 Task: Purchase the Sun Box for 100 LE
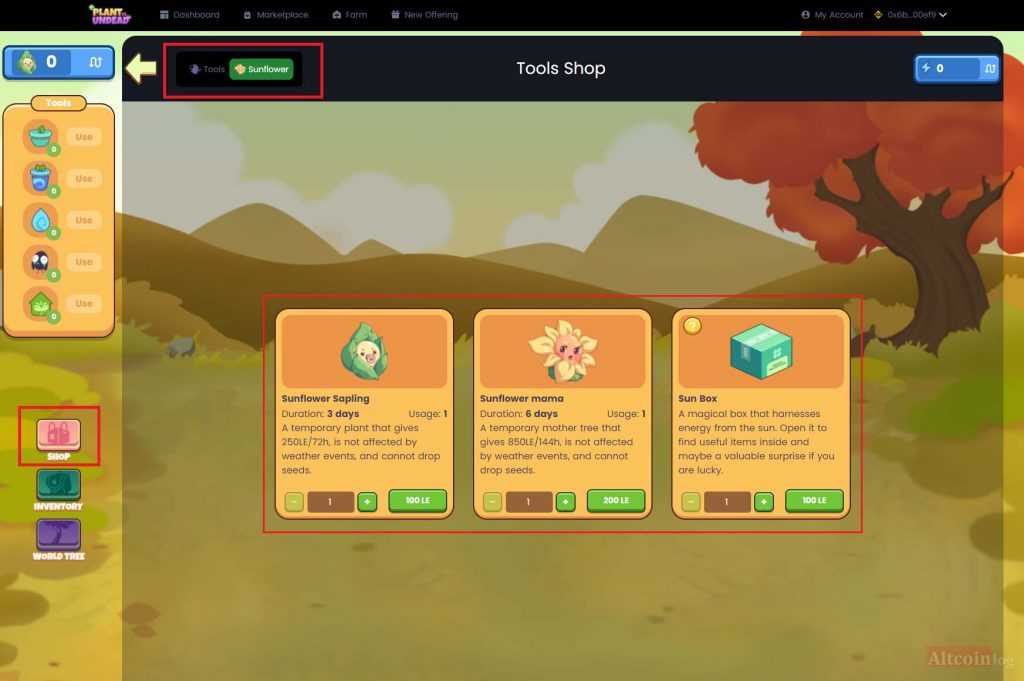(814, 500)
